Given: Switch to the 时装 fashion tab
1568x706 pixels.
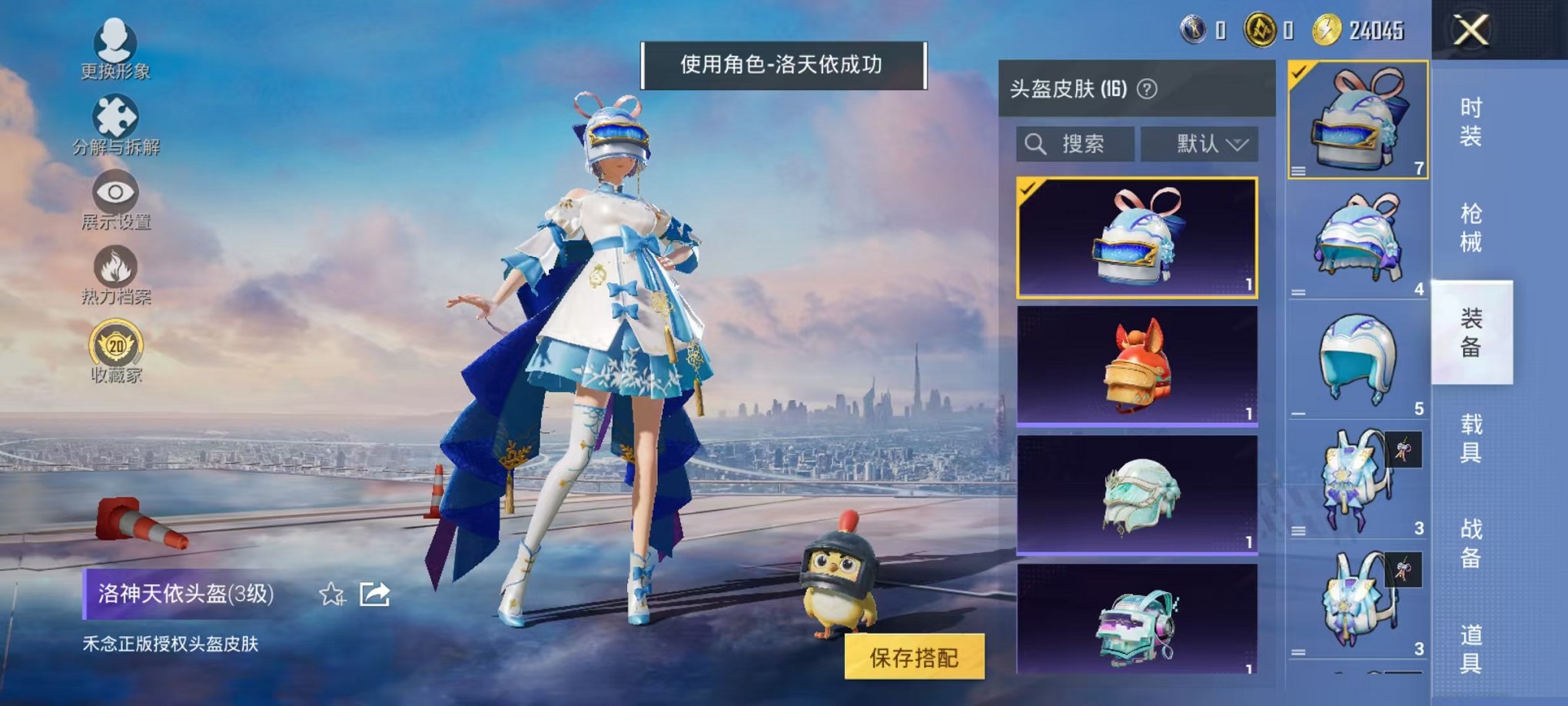Looking at the screenshot, I should click(x=1472, y=123).
